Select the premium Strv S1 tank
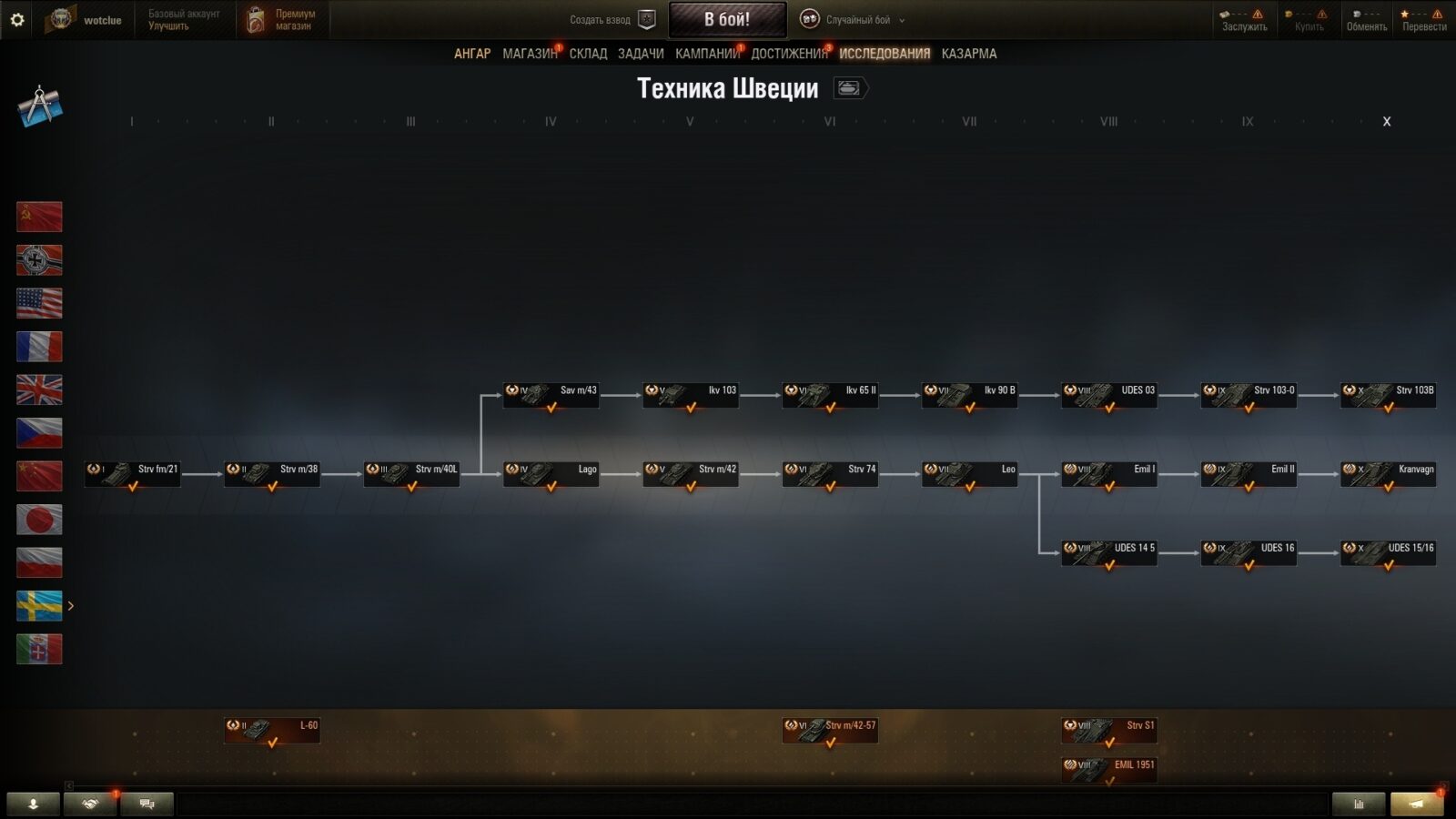Viewport: 1456px width, 819px height. (x=1108, y=730)
